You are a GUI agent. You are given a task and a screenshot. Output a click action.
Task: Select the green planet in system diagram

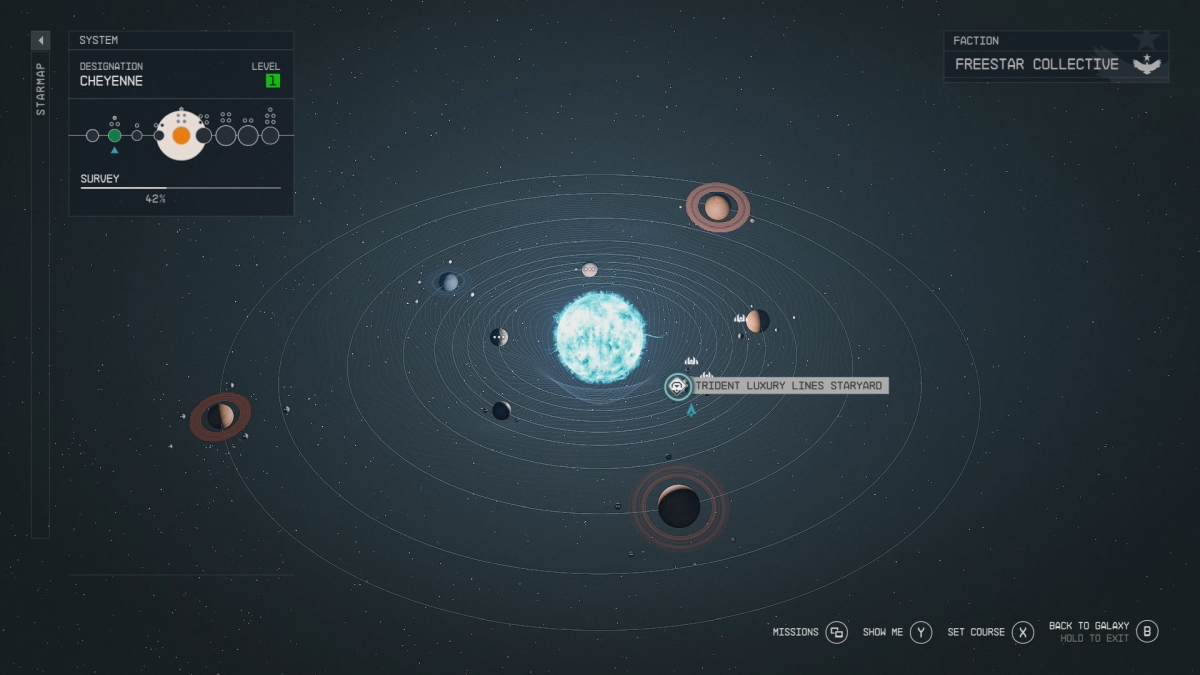point(115,135)
